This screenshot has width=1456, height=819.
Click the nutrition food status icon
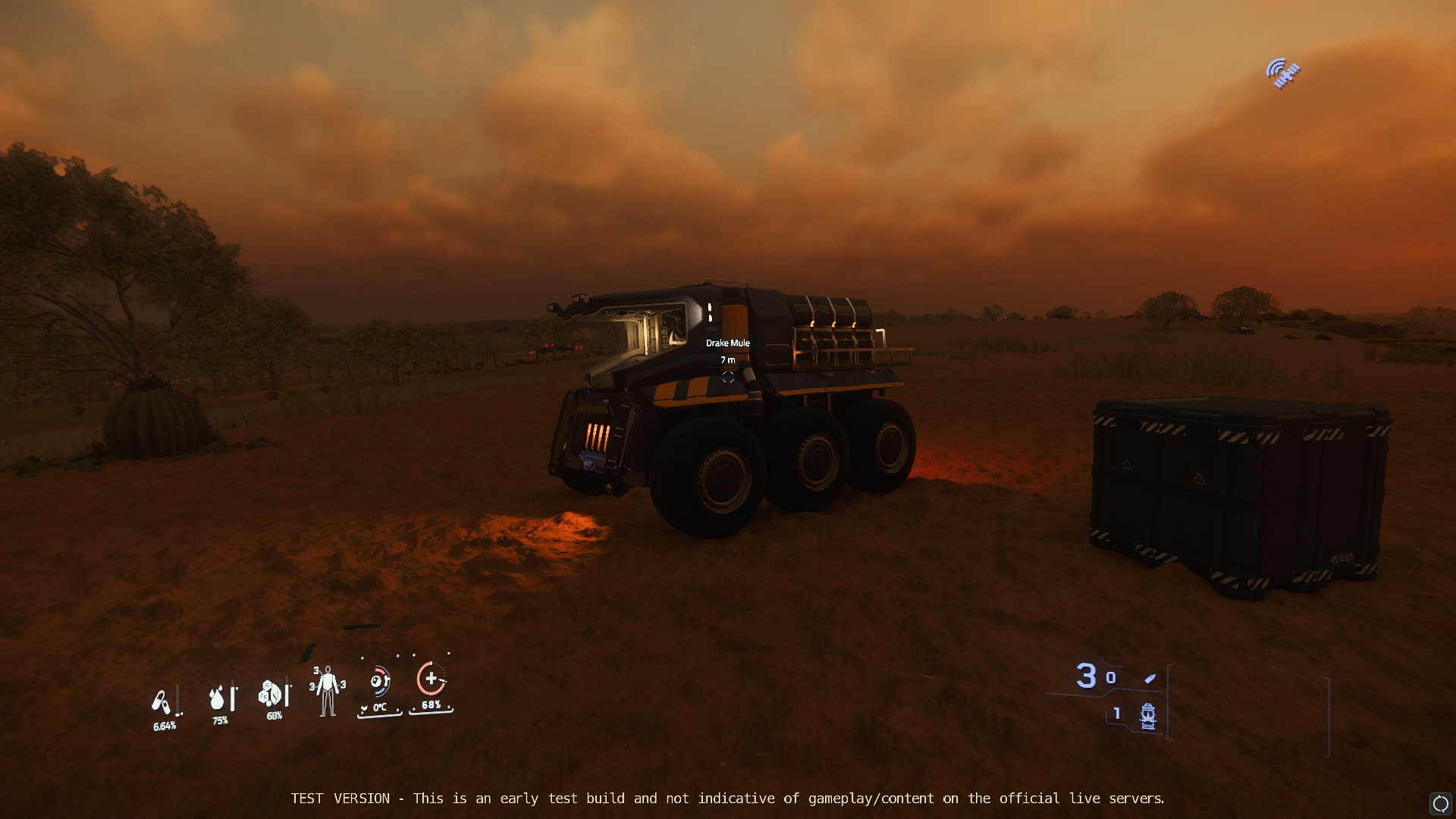tap(271, 694)
